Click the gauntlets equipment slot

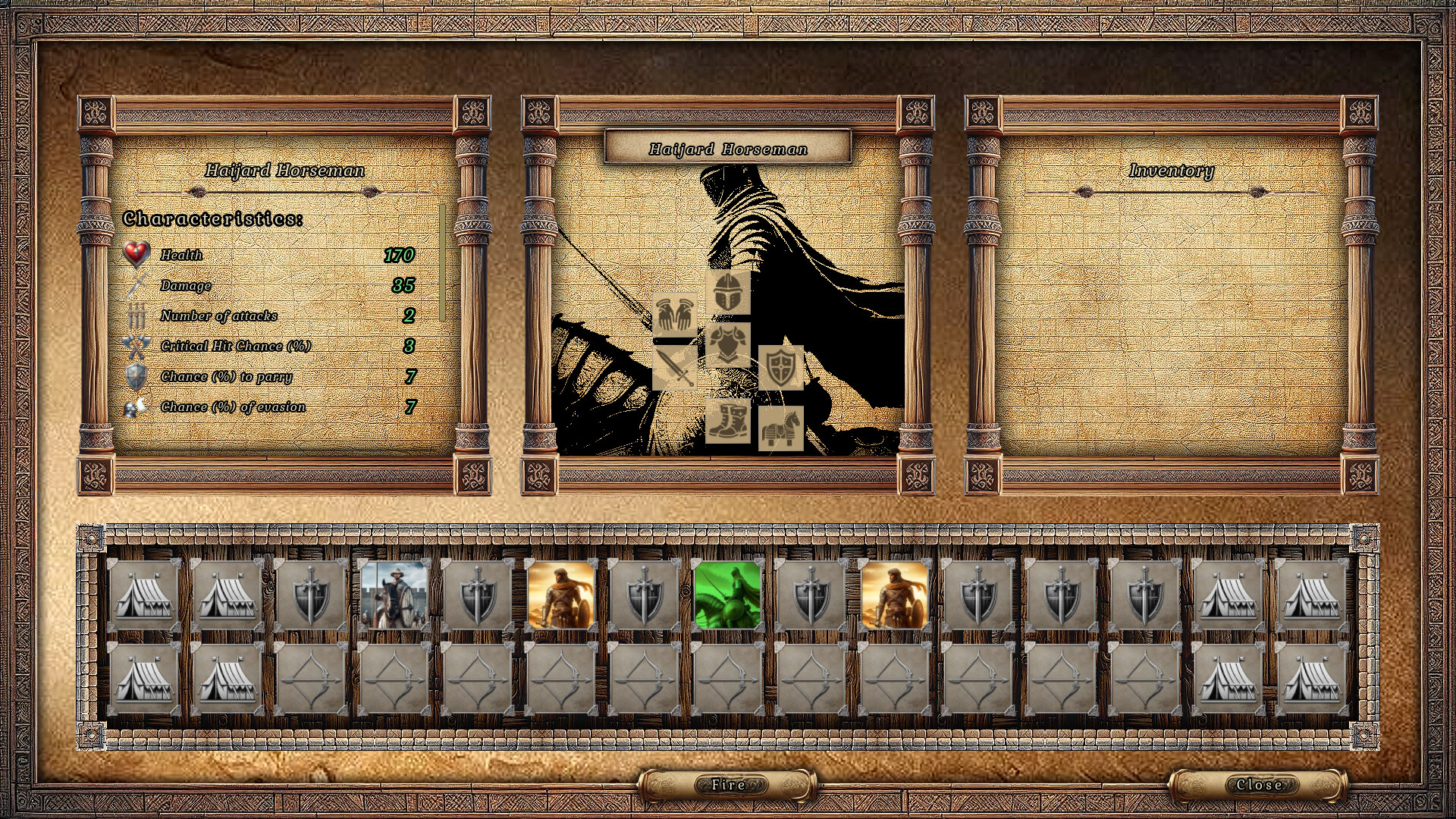click(673, 315)
